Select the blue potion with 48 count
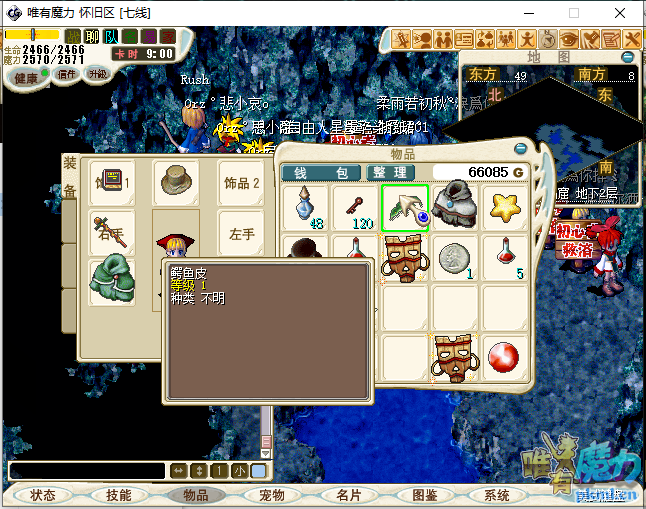Image resolution: width=646 pixels, height=509 pixels. [305, 207]
